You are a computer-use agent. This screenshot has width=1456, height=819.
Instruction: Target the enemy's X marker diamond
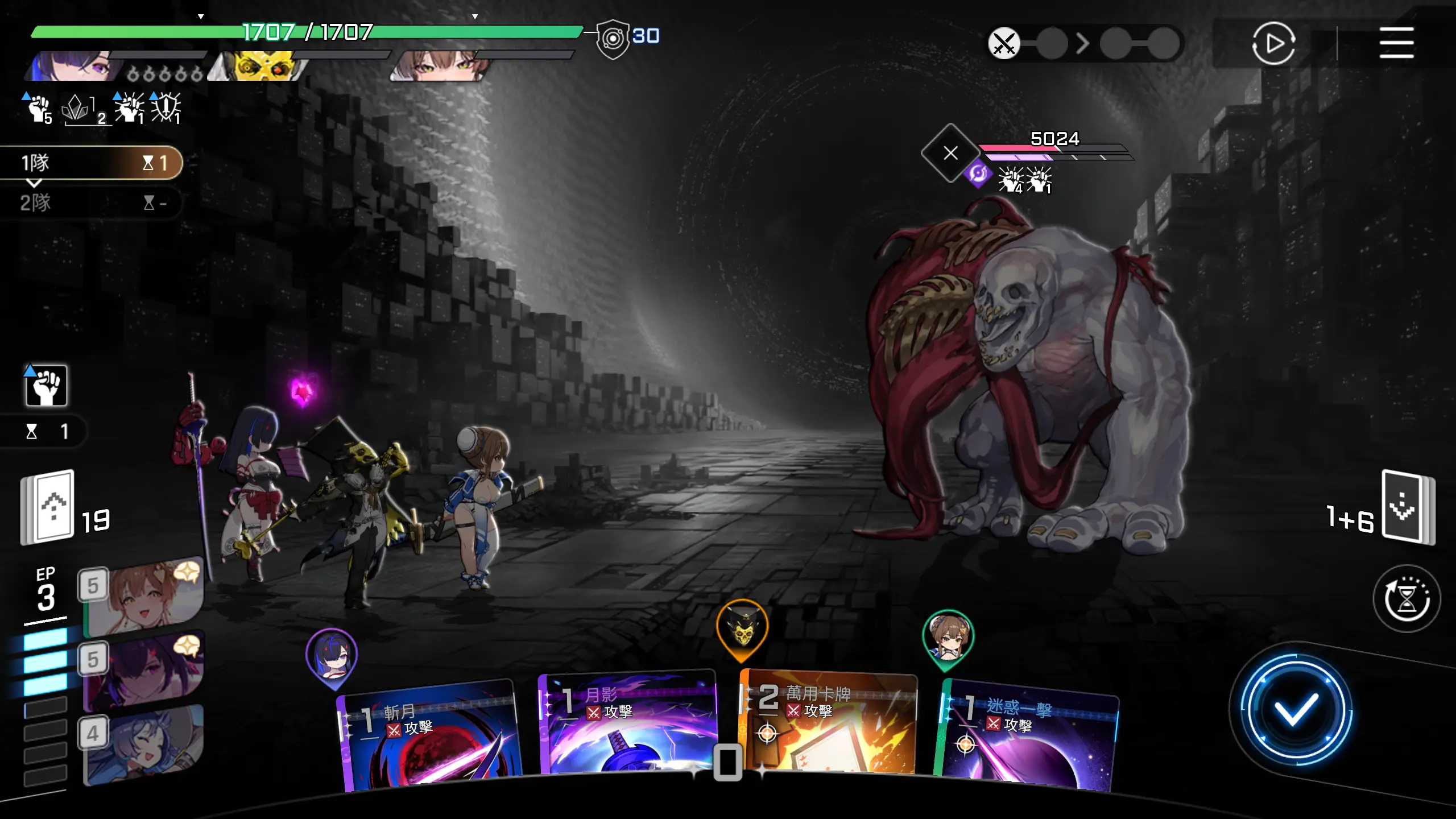pos(950,153)
